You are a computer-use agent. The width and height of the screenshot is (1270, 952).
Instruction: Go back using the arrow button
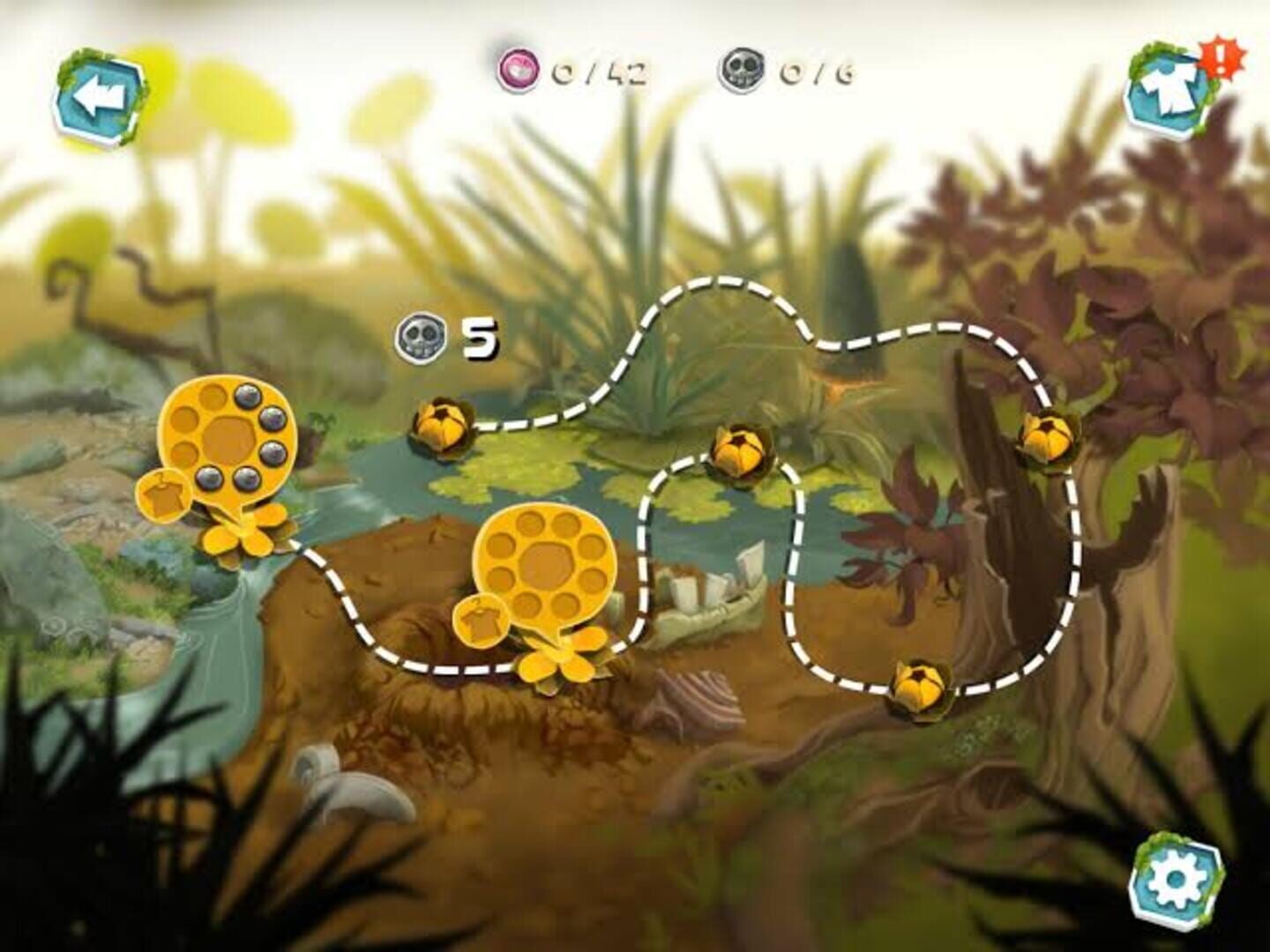tap(99, 99)
